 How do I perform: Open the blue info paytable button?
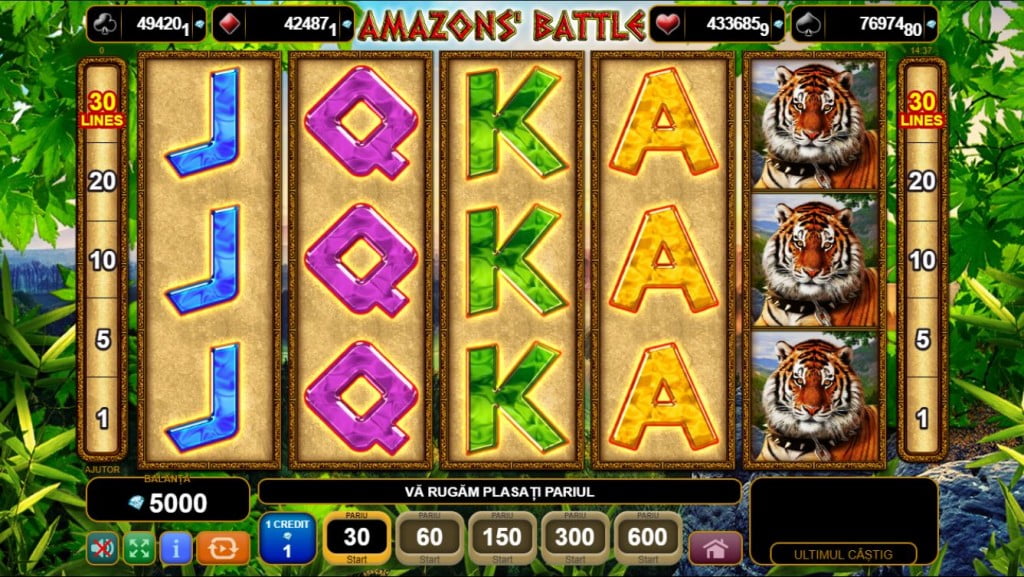point(176,547)
